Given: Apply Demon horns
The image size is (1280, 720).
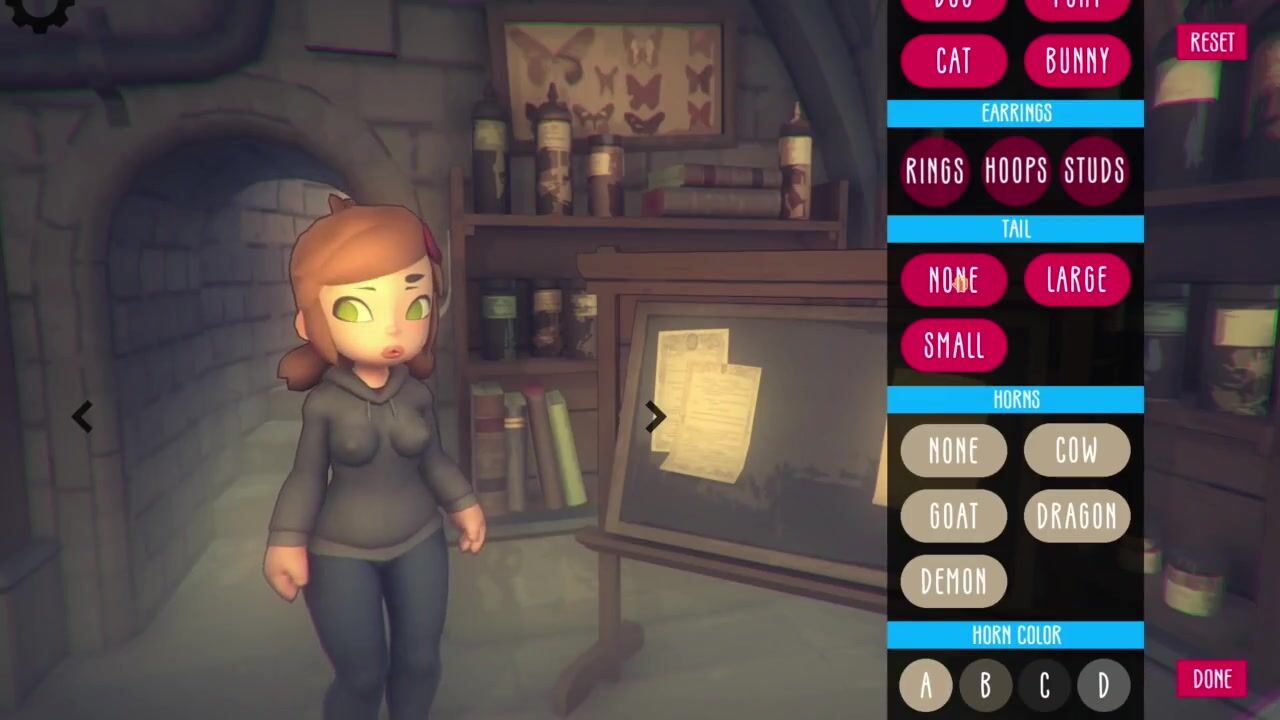Looking at the screenshot, I should (953, 581).
